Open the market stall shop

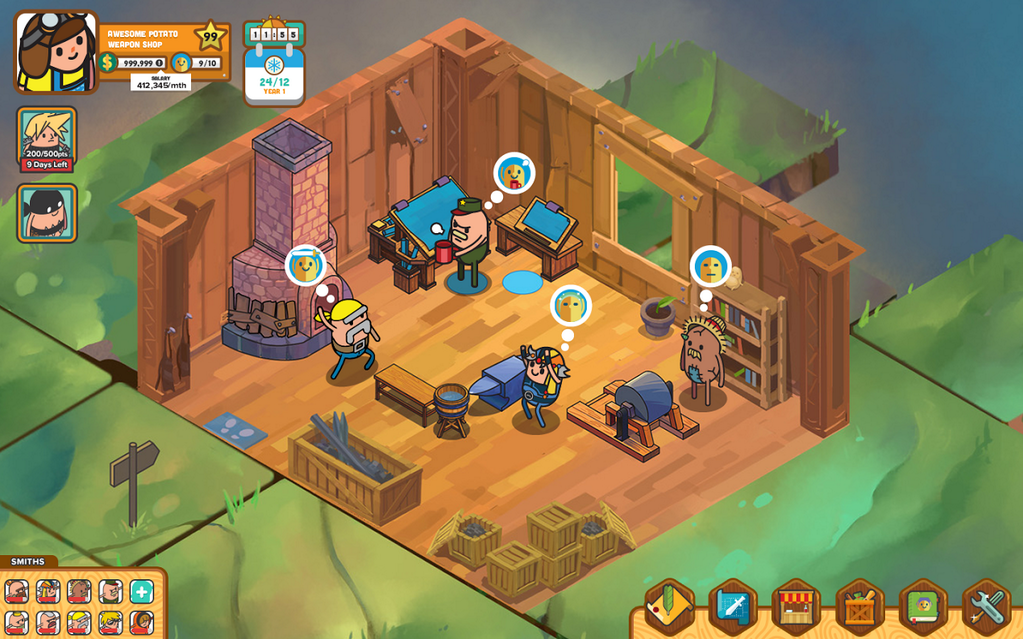[x=796, y=607]
